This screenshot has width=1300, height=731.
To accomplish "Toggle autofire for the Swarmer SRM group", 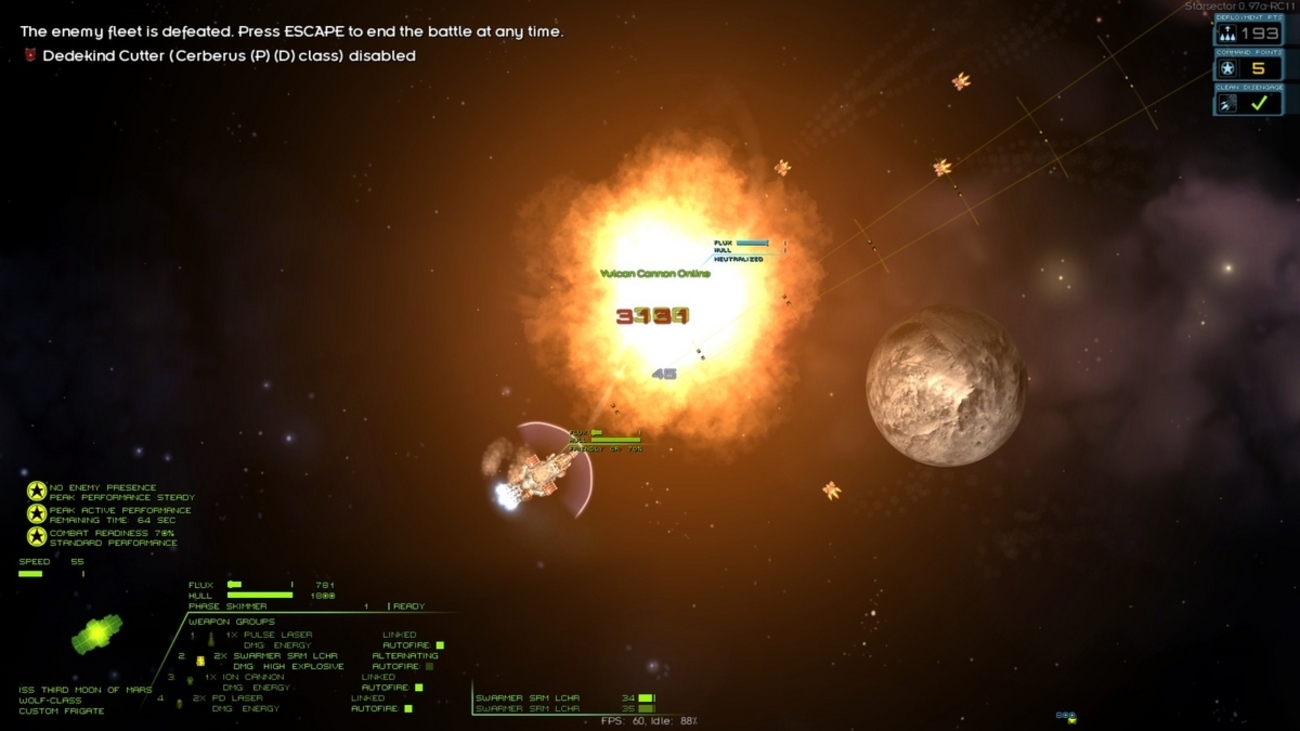I will [x=429, y=666].
